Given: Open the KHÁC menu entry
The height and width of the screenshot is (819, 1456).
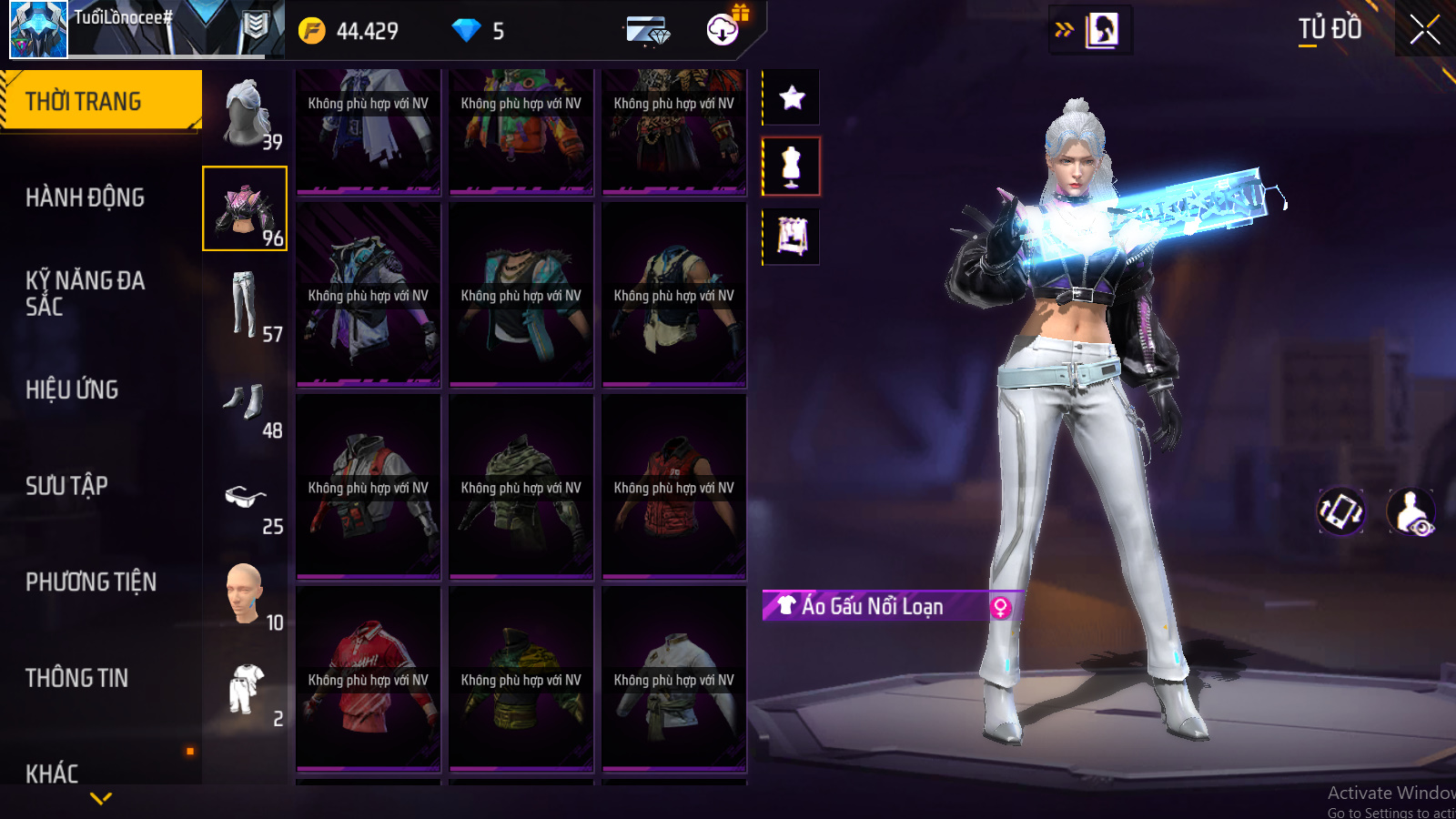Looking at the screenshot, I should [x=52, y=773].
